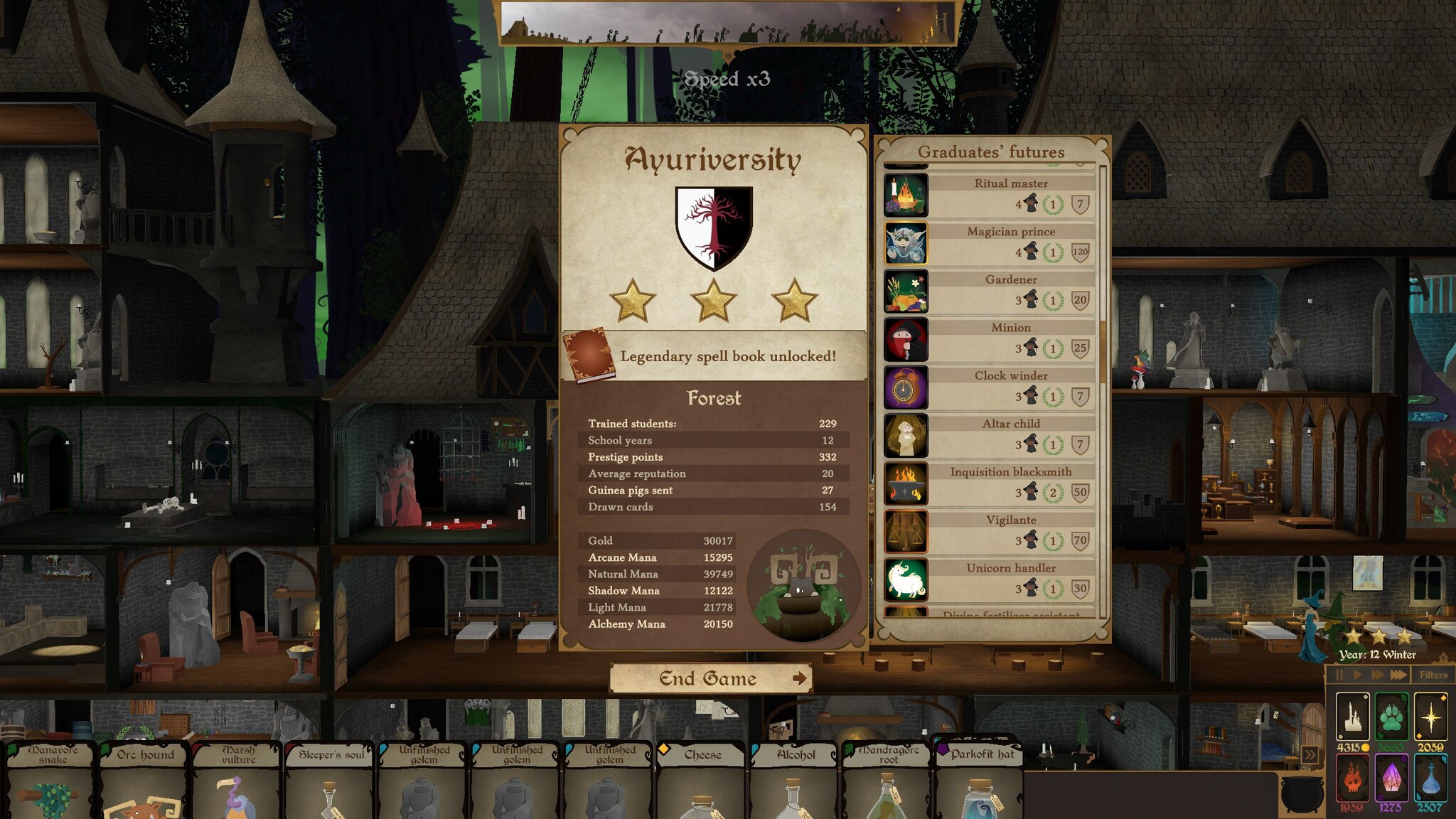
Task: Select the Alcohol card
Action: pos(796,782)
